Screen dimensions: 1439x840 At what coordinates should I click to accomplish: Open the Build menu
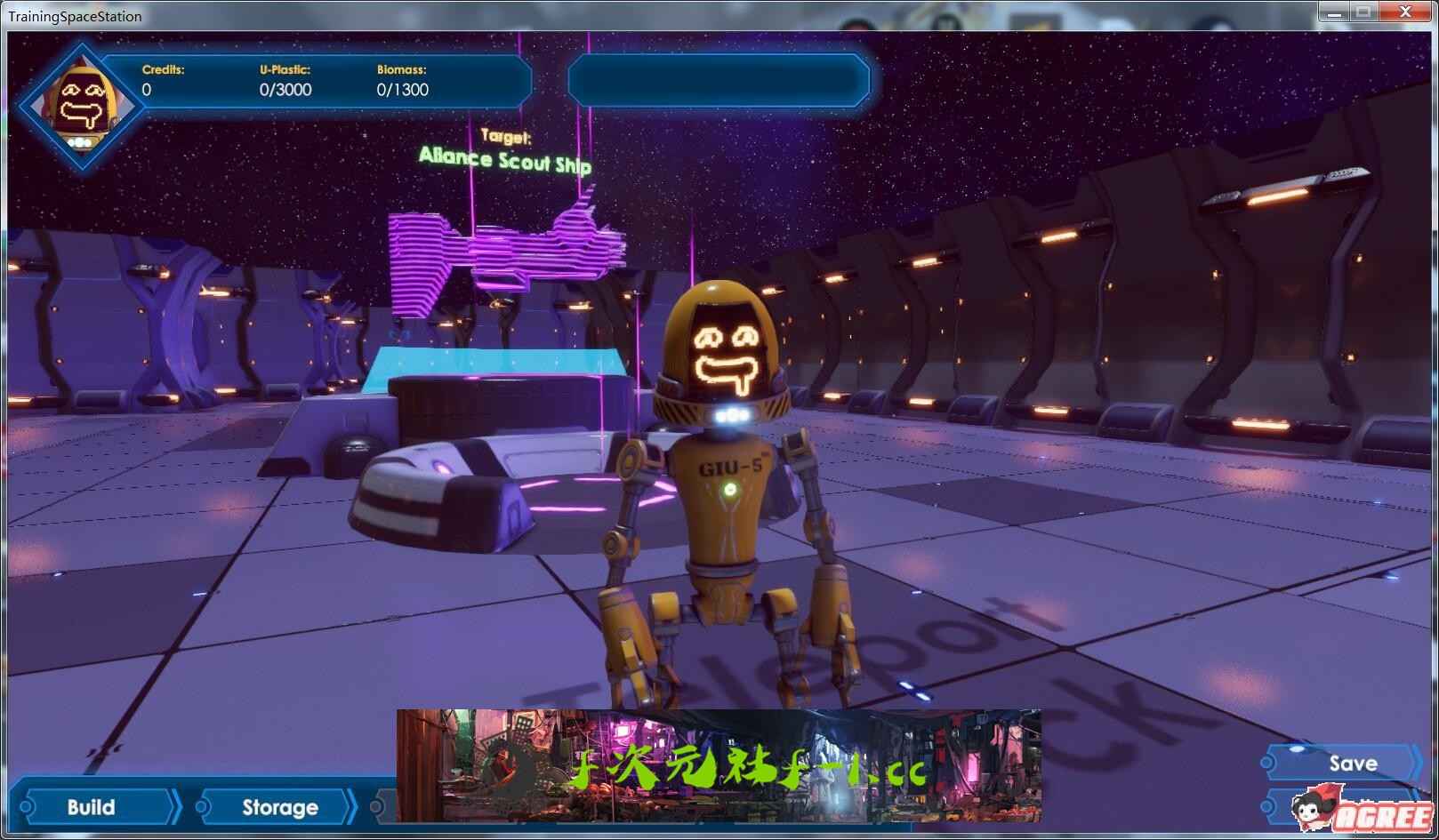[x=92, y=807]
